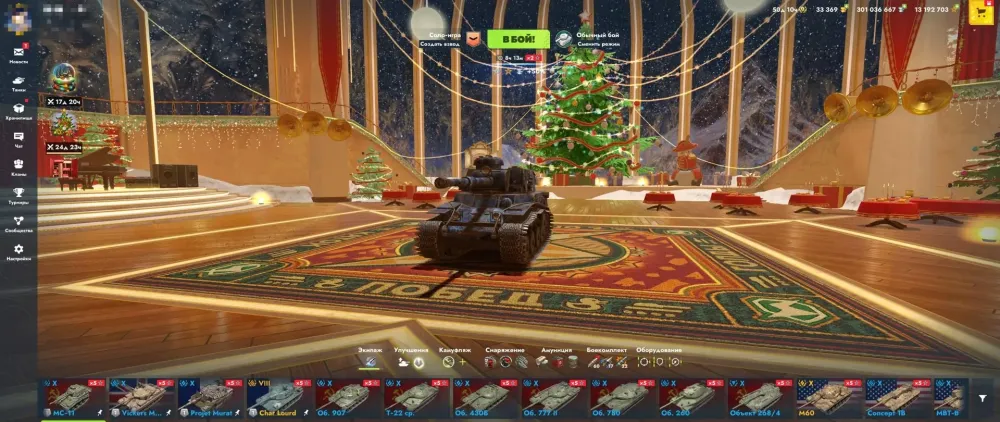Choose the M60 tank in carousel

point(829,396)
